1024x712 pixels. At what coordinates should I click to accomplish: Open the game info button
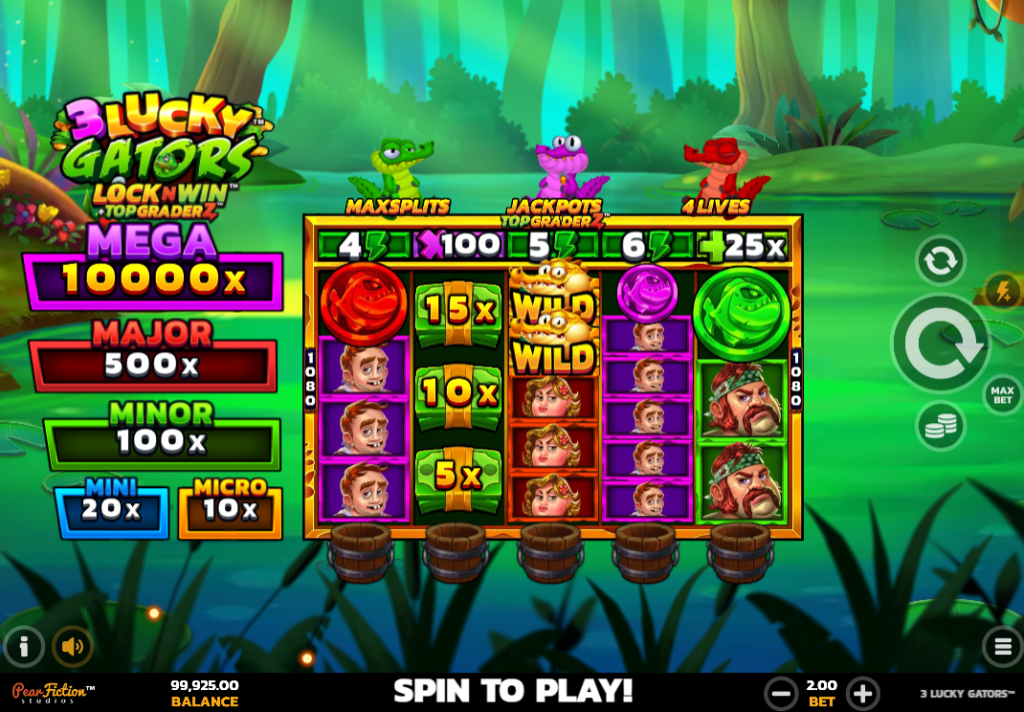[24, 646]
